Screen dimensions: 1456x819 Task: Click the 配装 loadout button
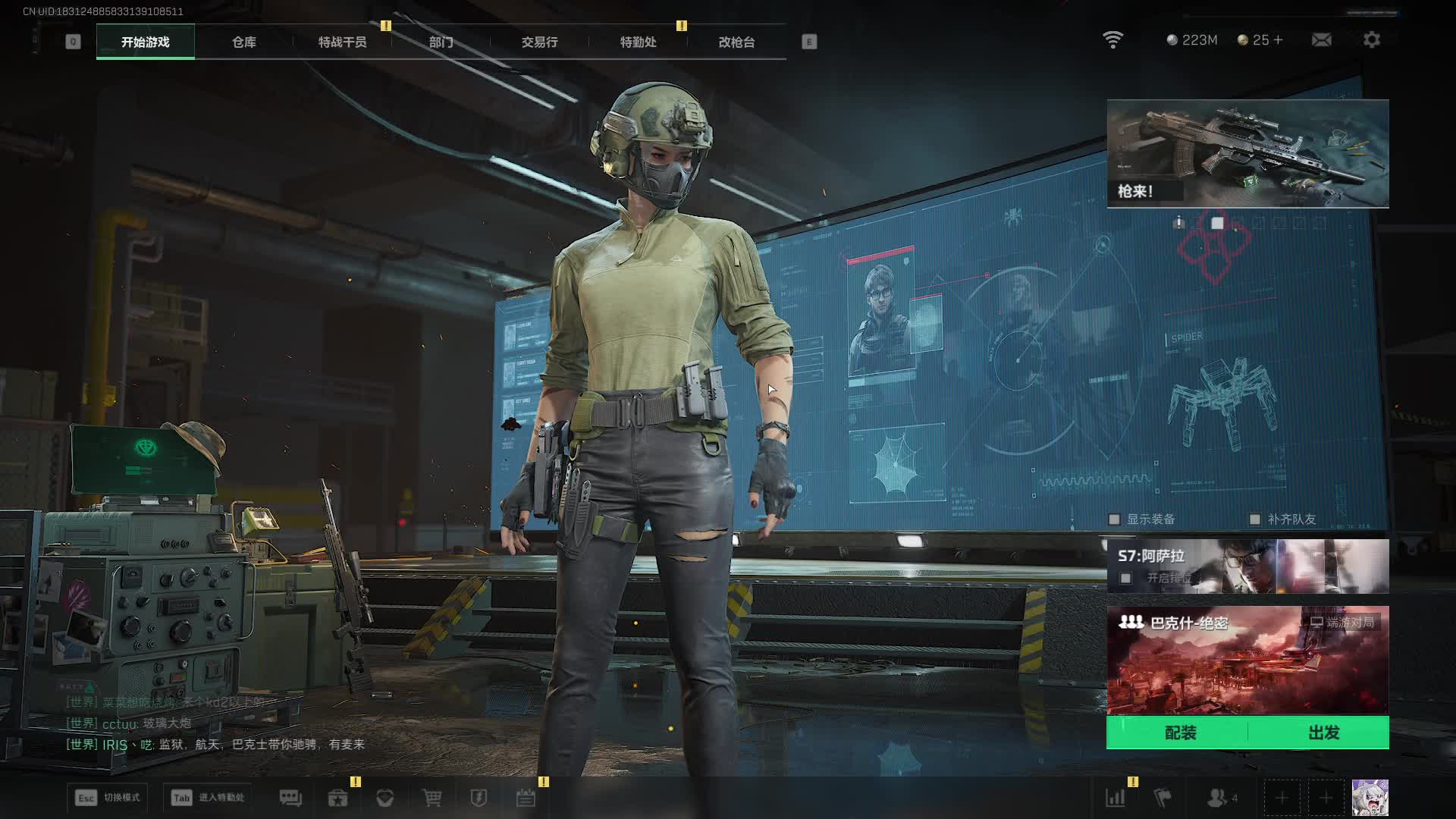point(1180,733)
